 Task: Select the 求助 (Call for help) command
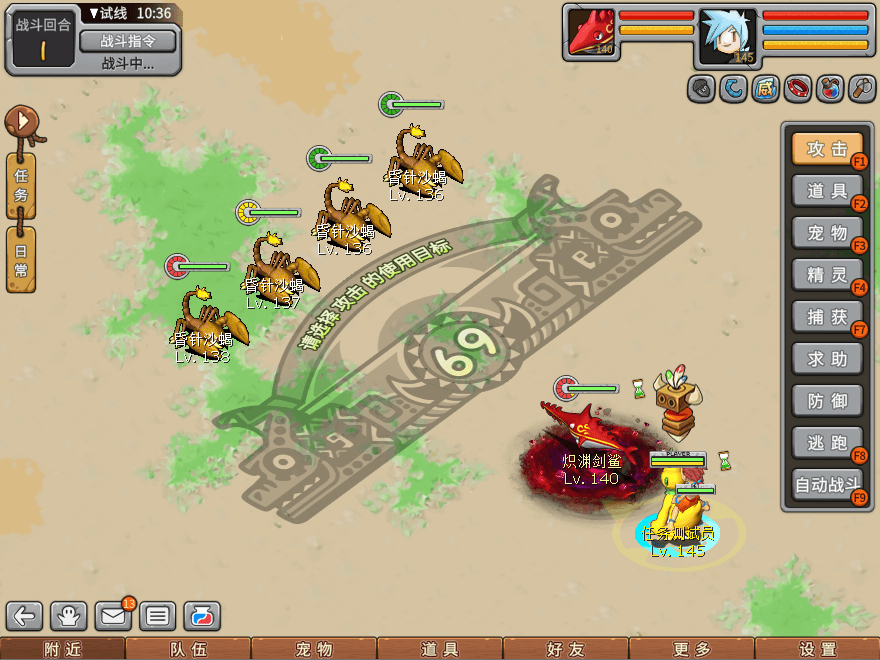[x=827, y=358]
